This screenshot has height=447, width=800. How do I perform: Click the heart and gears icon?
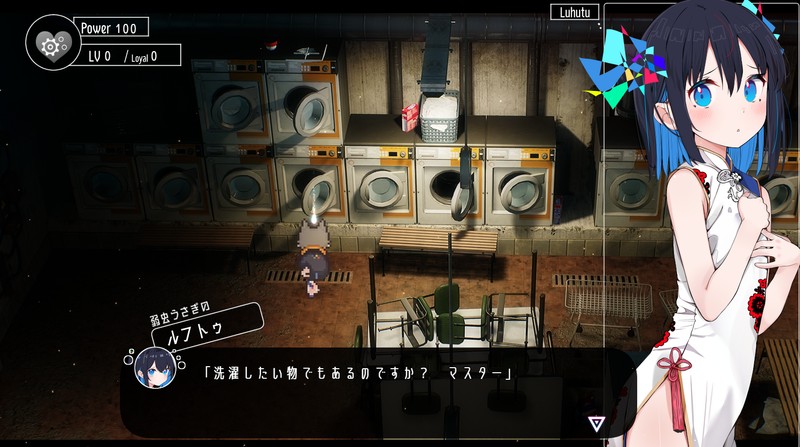tap(48, 45)
